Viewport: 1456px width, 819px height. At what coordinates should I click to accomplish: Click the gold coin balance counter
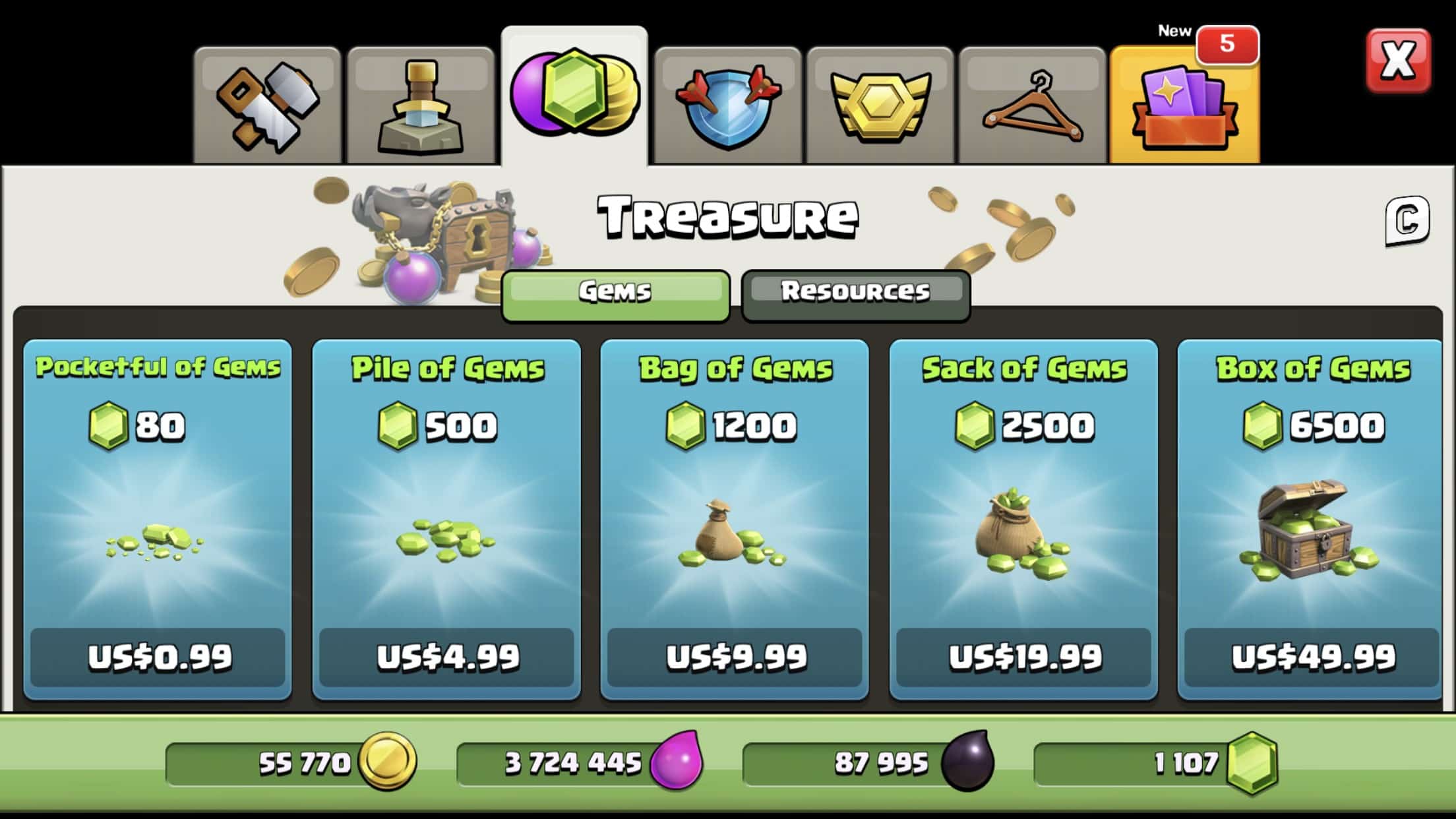(290, 761)
